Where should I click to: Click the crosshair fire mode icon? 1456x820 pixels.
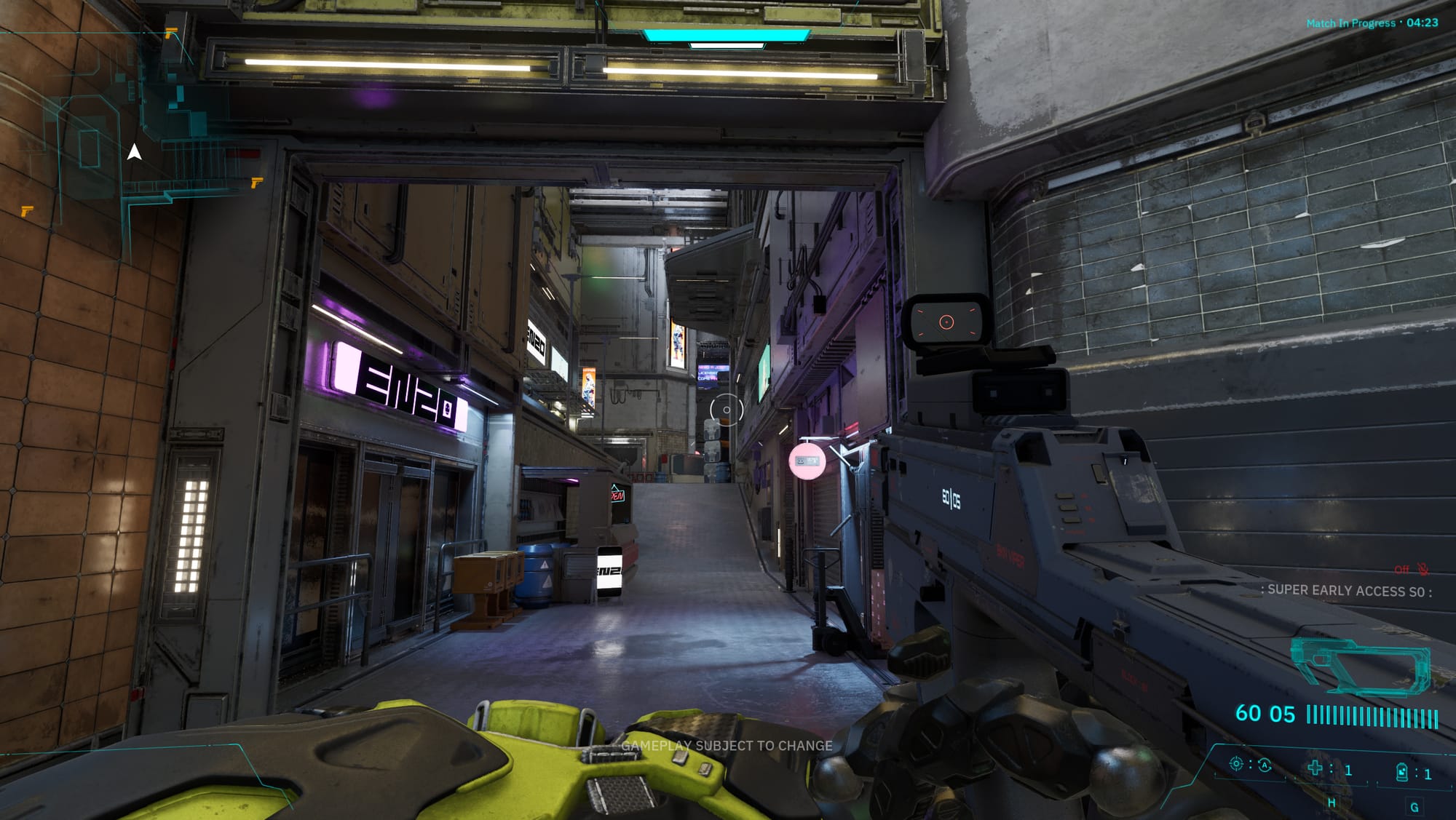[x=1235, y=764]
